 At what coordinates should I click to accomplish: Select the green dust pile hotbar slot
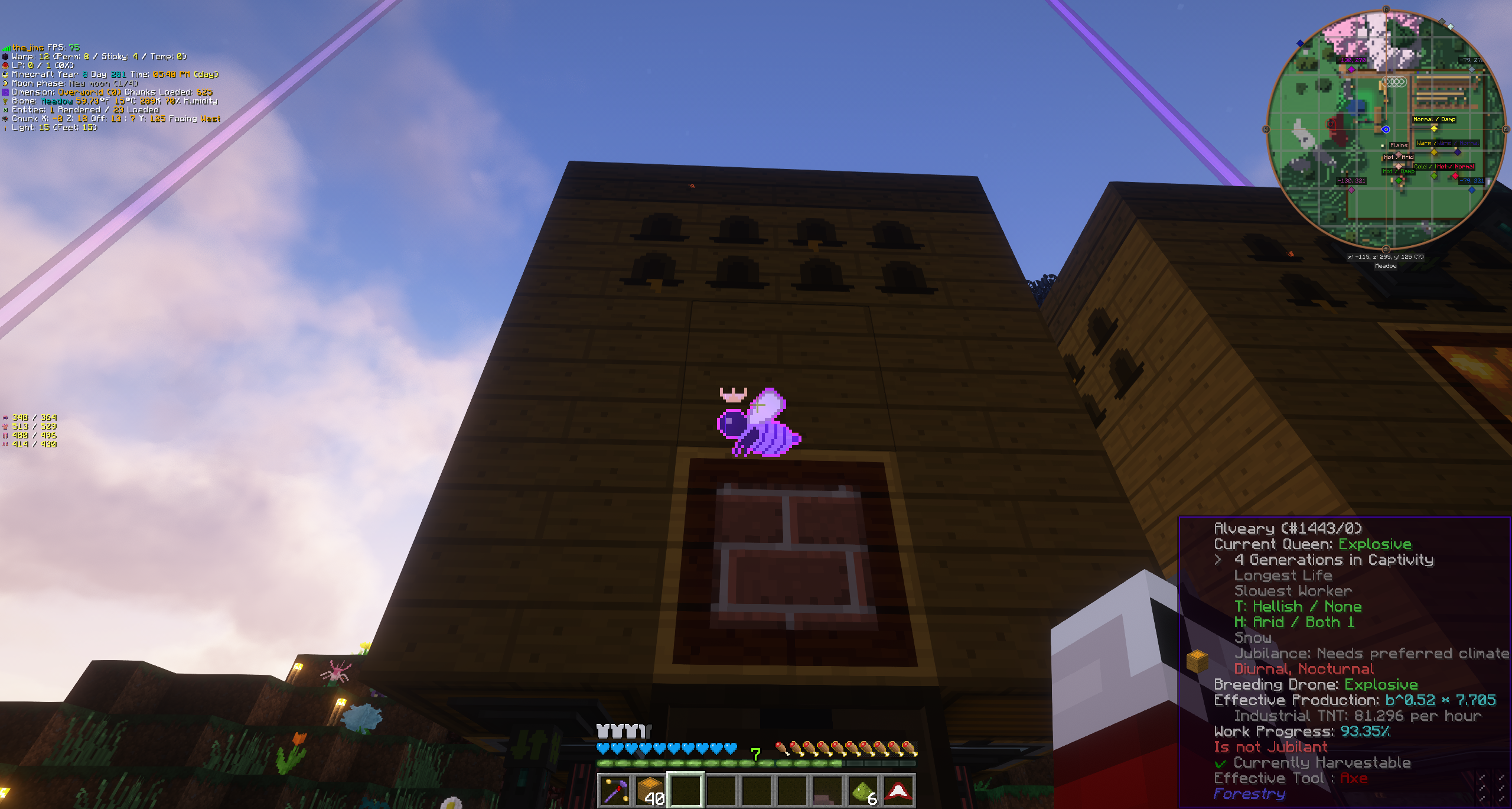pos(863,790)
